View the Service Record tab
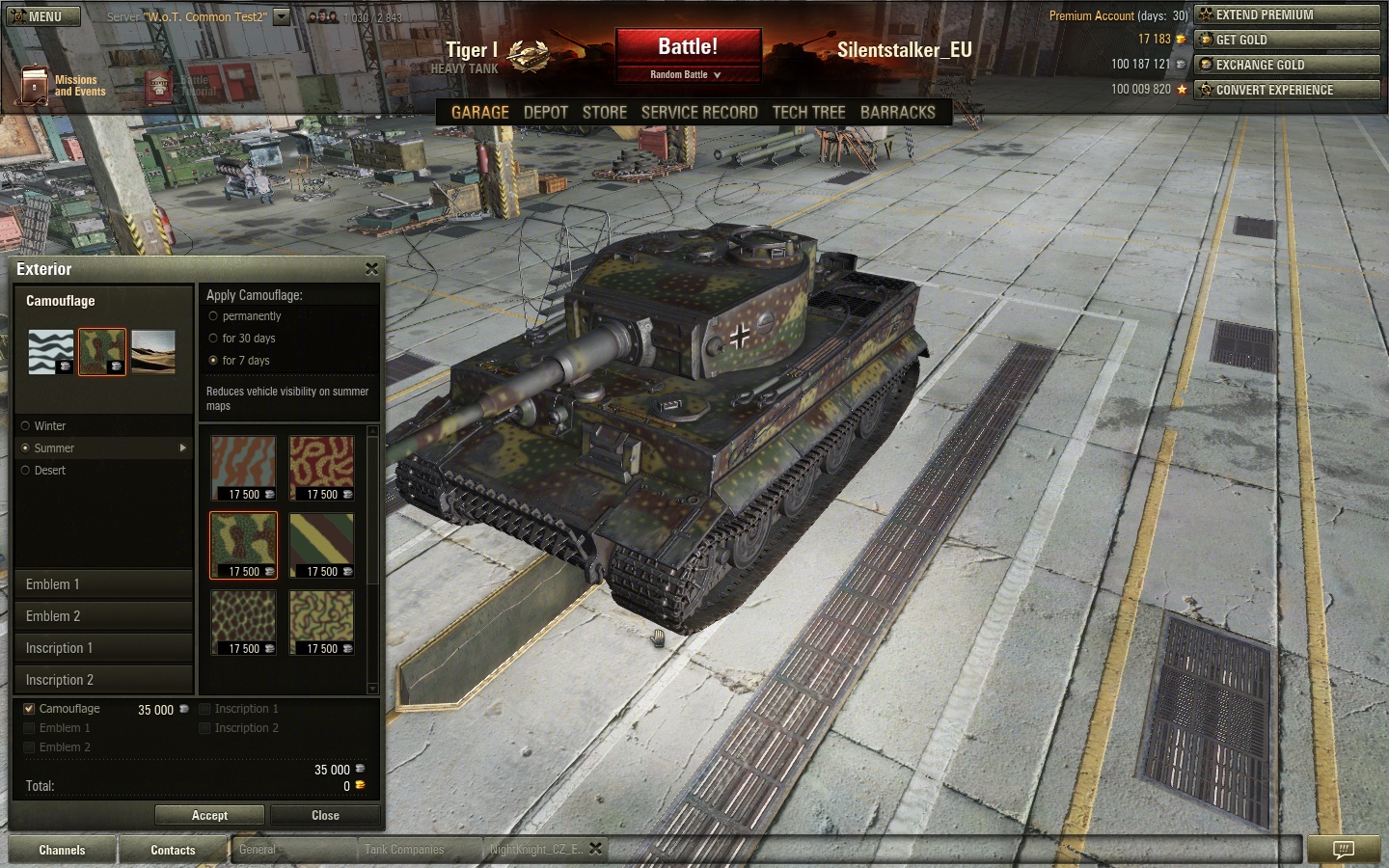This screenshot has width=1389, height=868. [x=698, y=113]
